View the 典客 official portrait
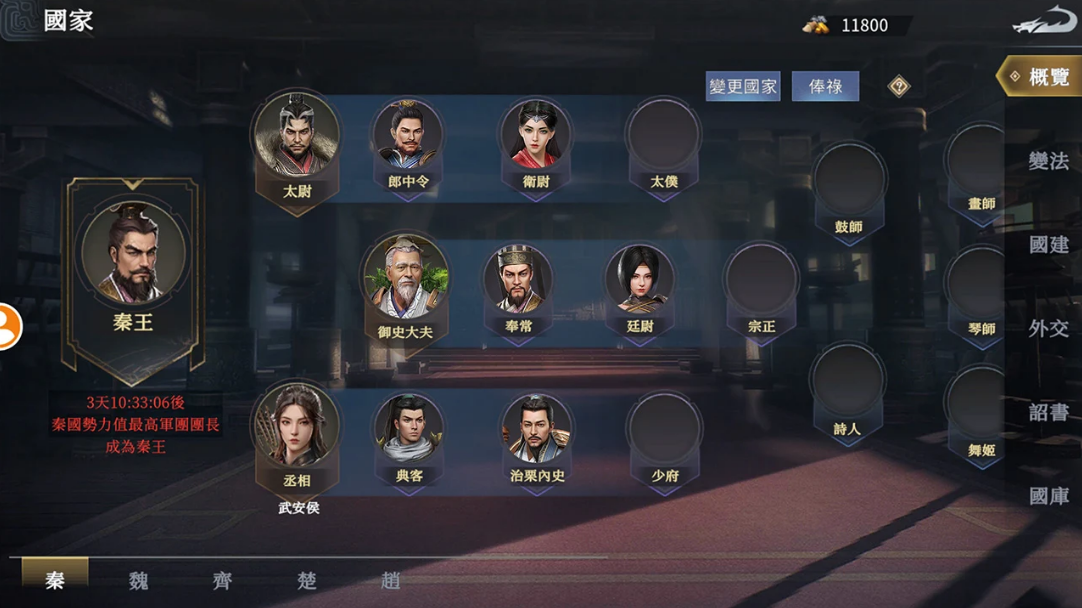Screen dimensions: 1082x608 click(409, 430)
